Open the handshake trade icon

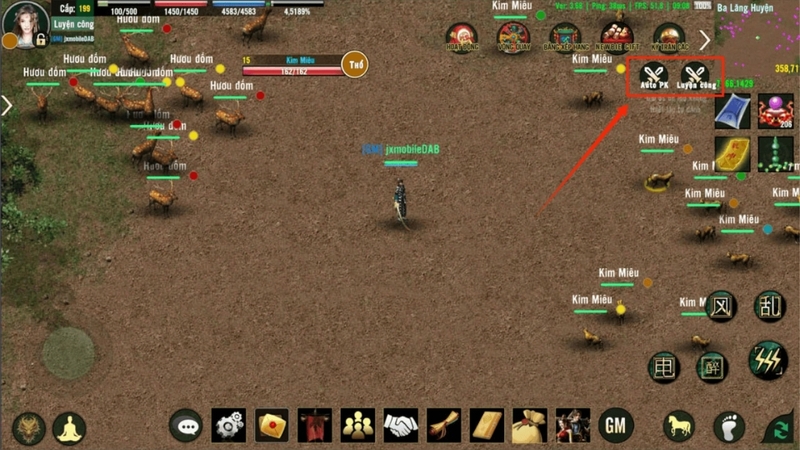tap(402, 426)
